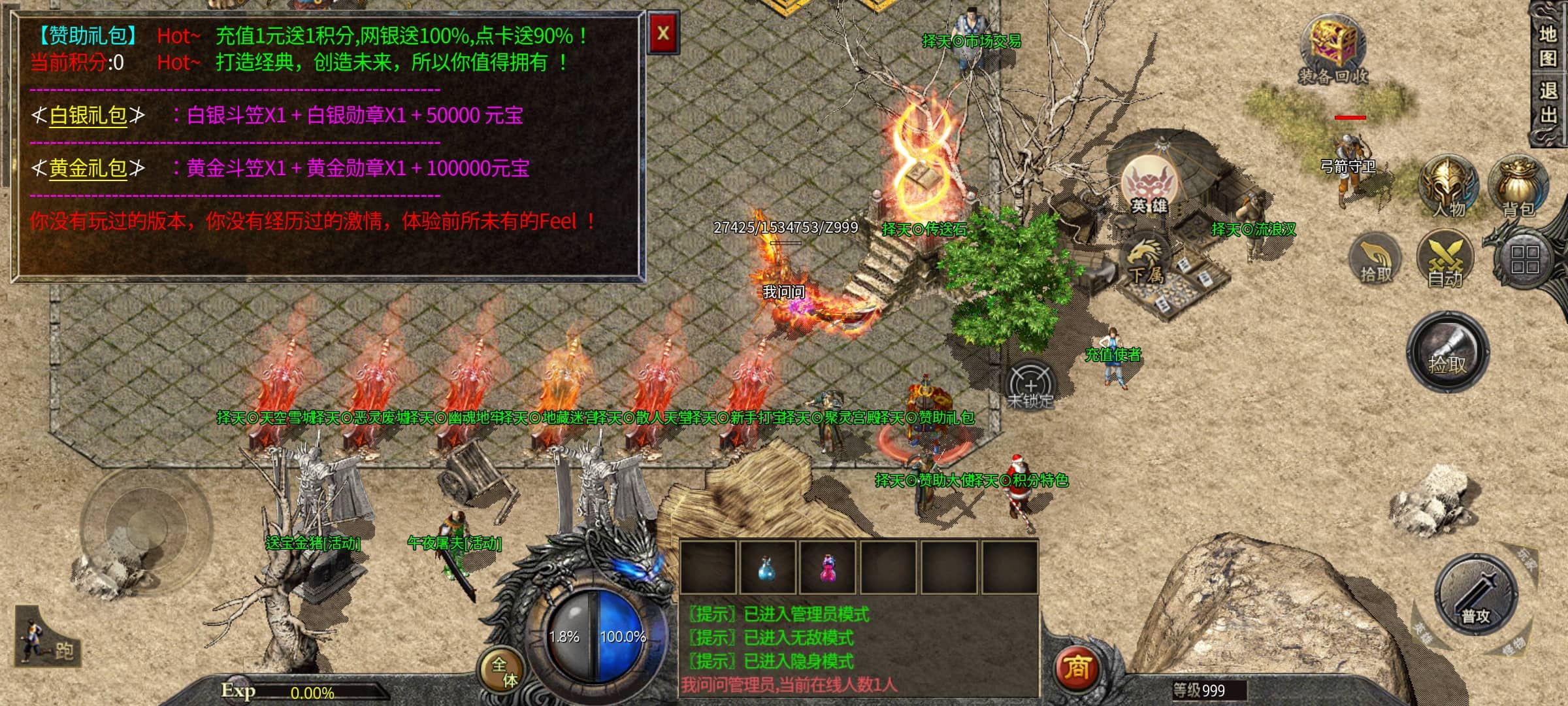Use the pink potion in the hotbar

828,567
